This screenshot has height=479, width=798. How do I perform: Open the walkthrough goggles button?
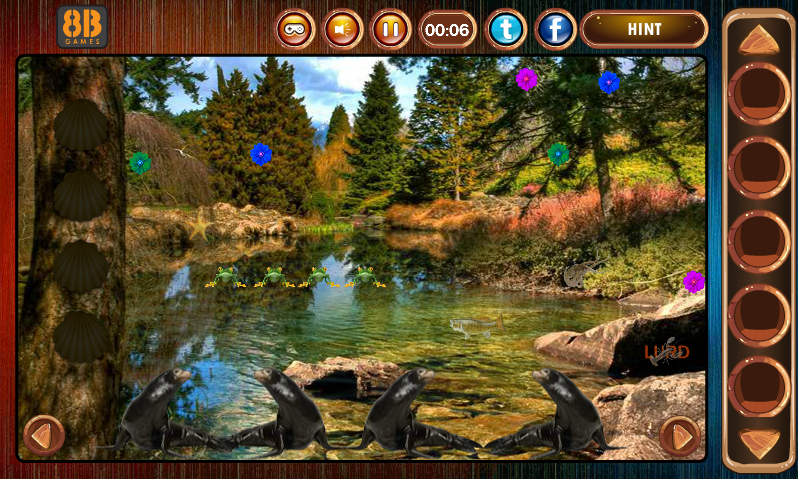(295, 29)
